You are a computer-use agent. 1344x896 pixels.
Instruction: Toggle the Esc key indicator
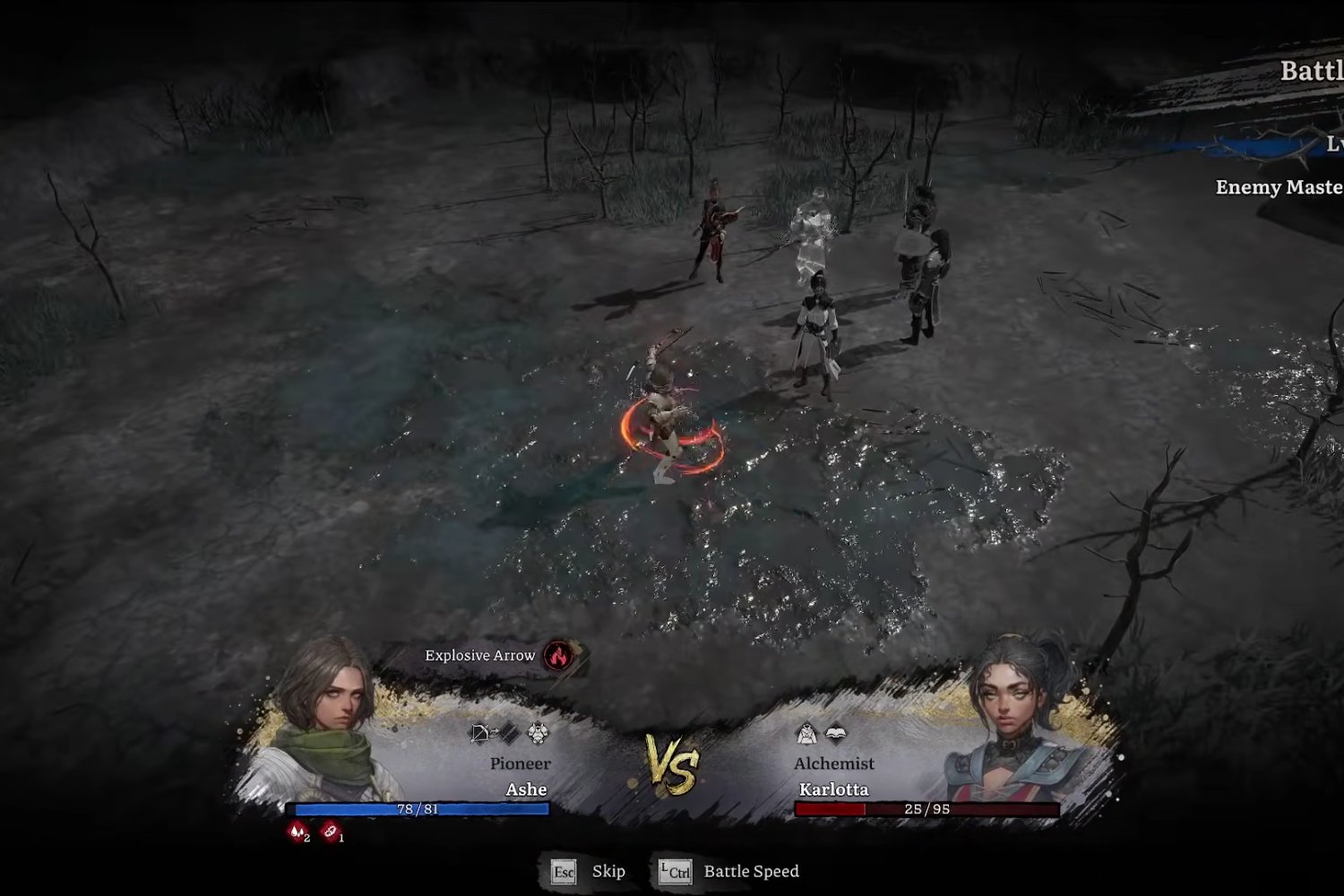[x=563, y=870]
